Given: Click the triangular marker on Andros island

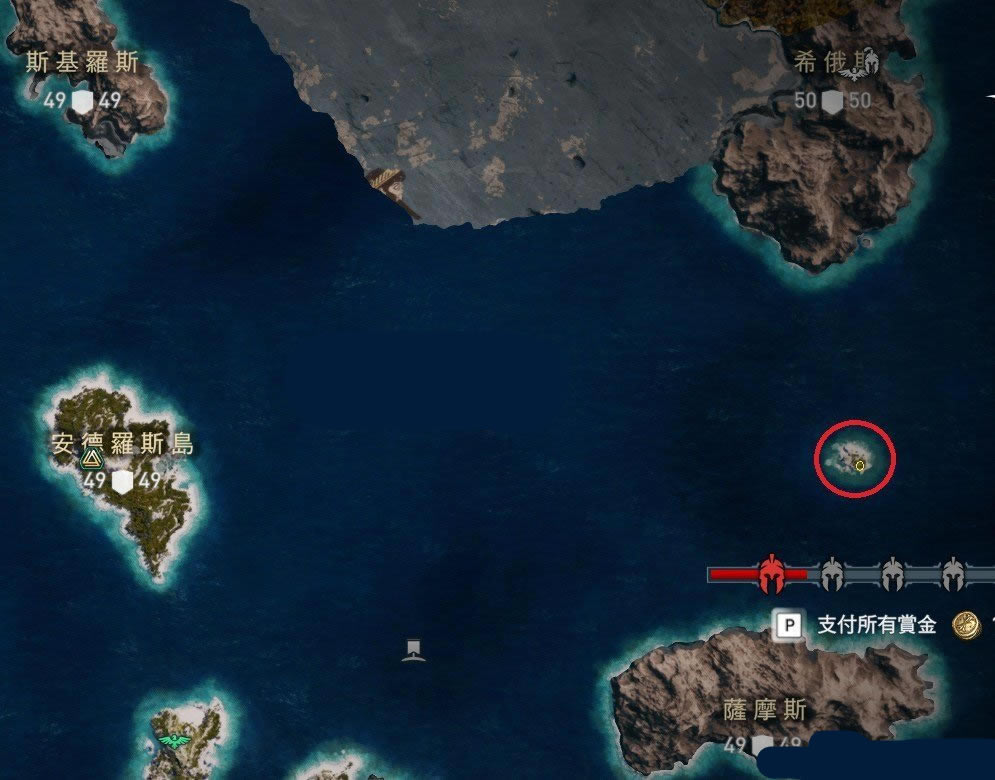Looking at the screenshot, I should click(92, 459).
